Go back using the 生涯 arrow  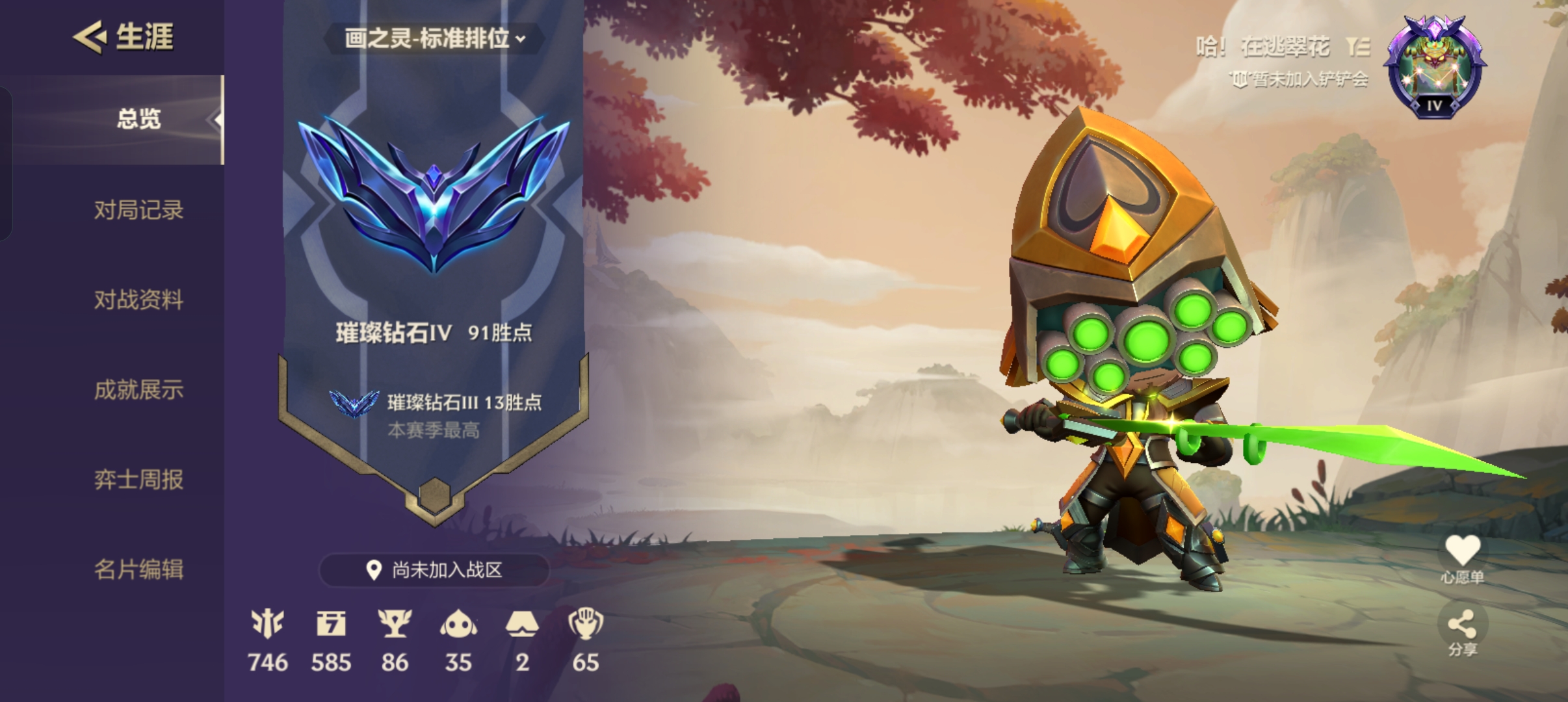point(90,36)
